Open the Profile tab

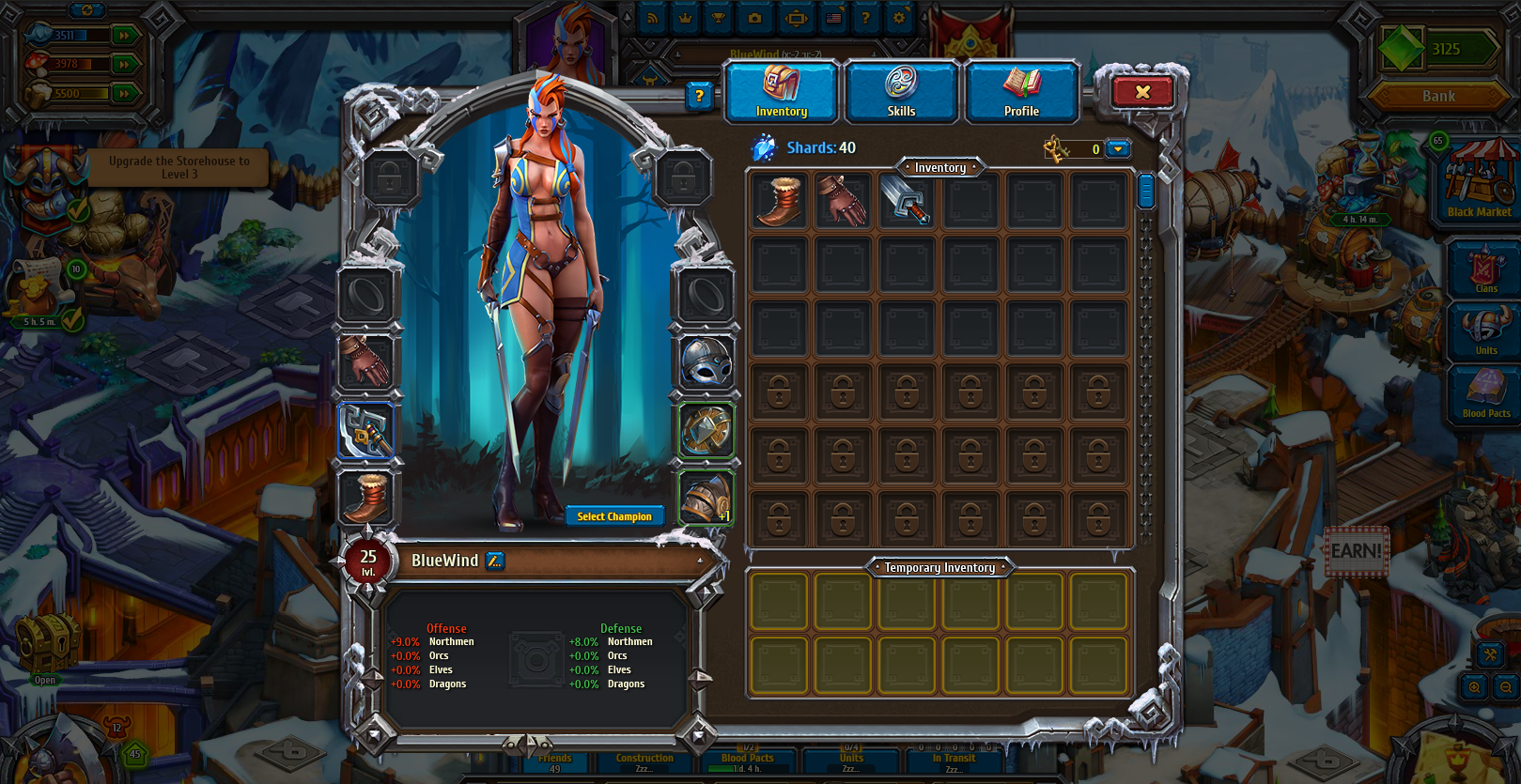(1021, 93)
